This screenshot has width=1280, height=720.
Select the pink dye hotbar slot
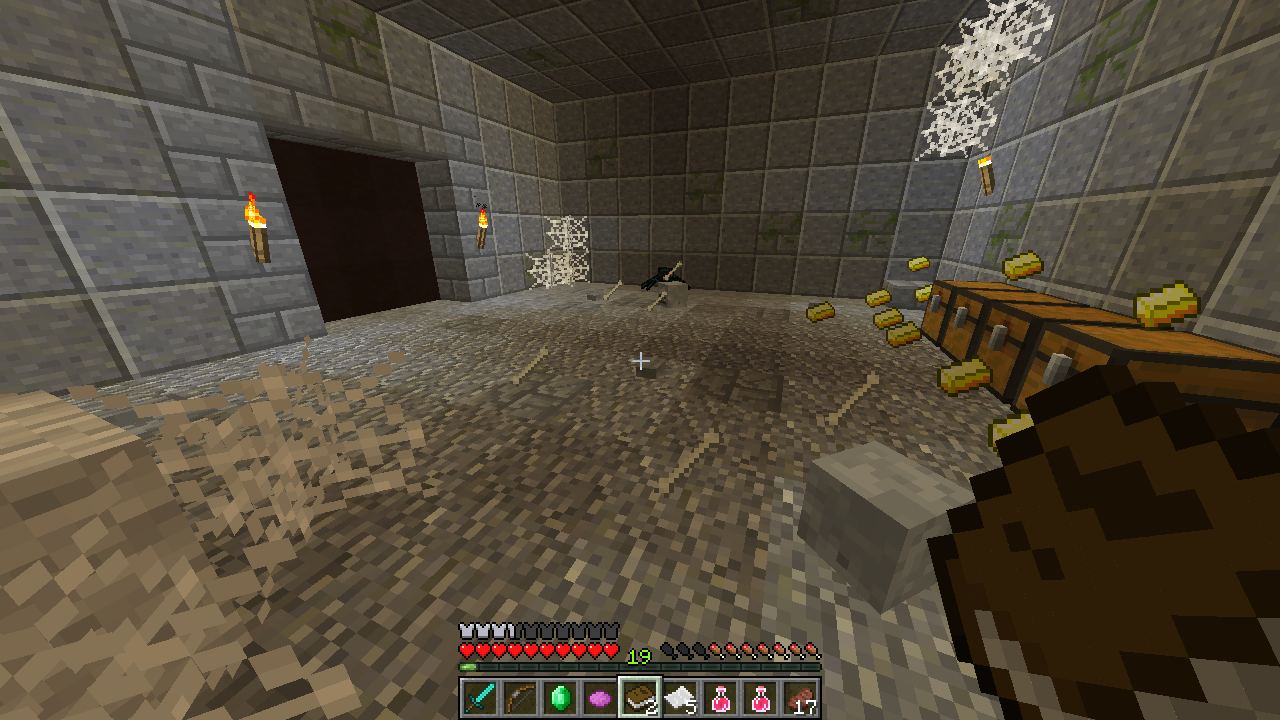(599, 697)
